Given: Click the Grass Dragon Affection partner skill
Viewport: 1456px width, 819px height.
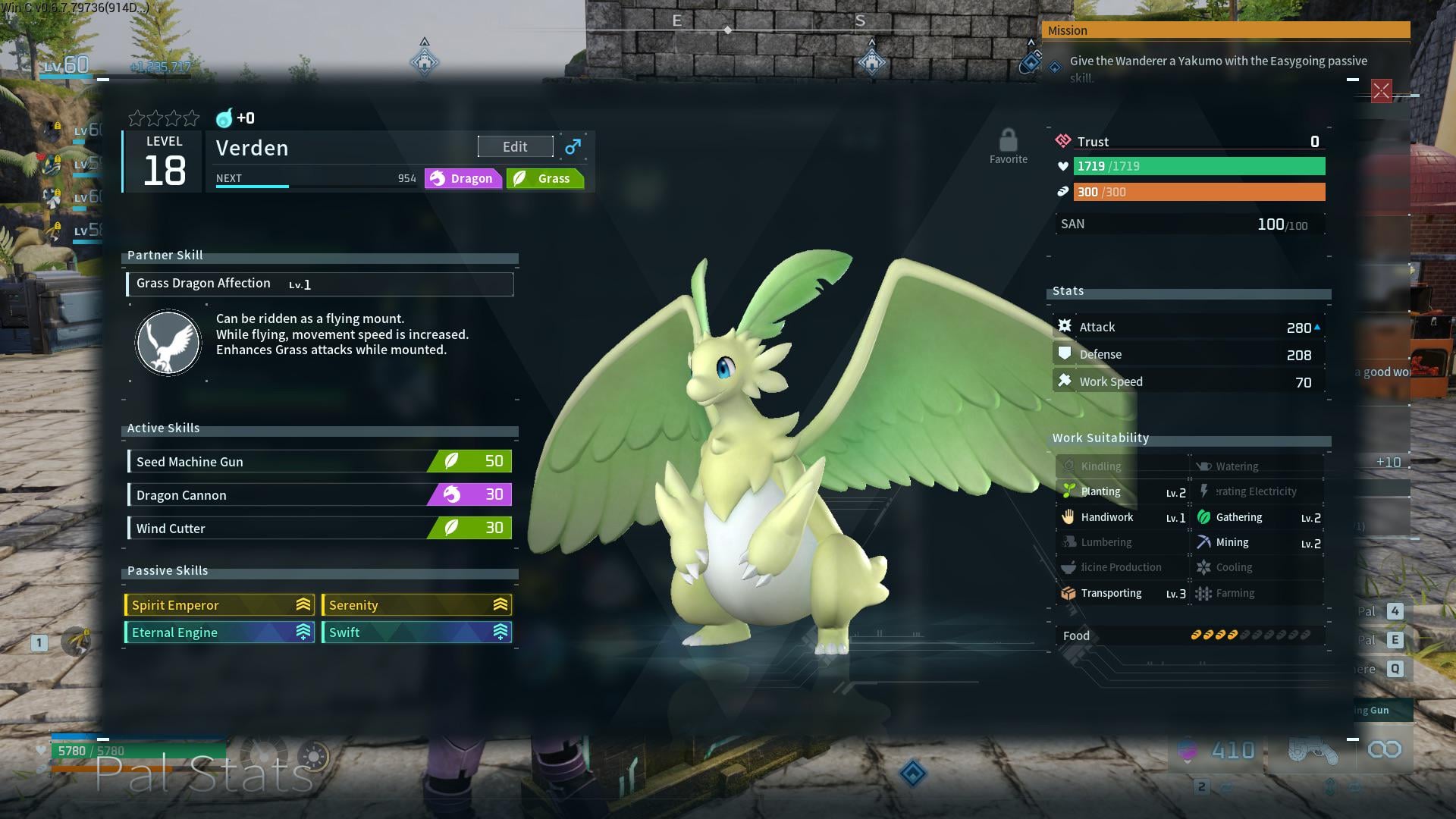Looking at the screenshot, I should pos(319,284).
